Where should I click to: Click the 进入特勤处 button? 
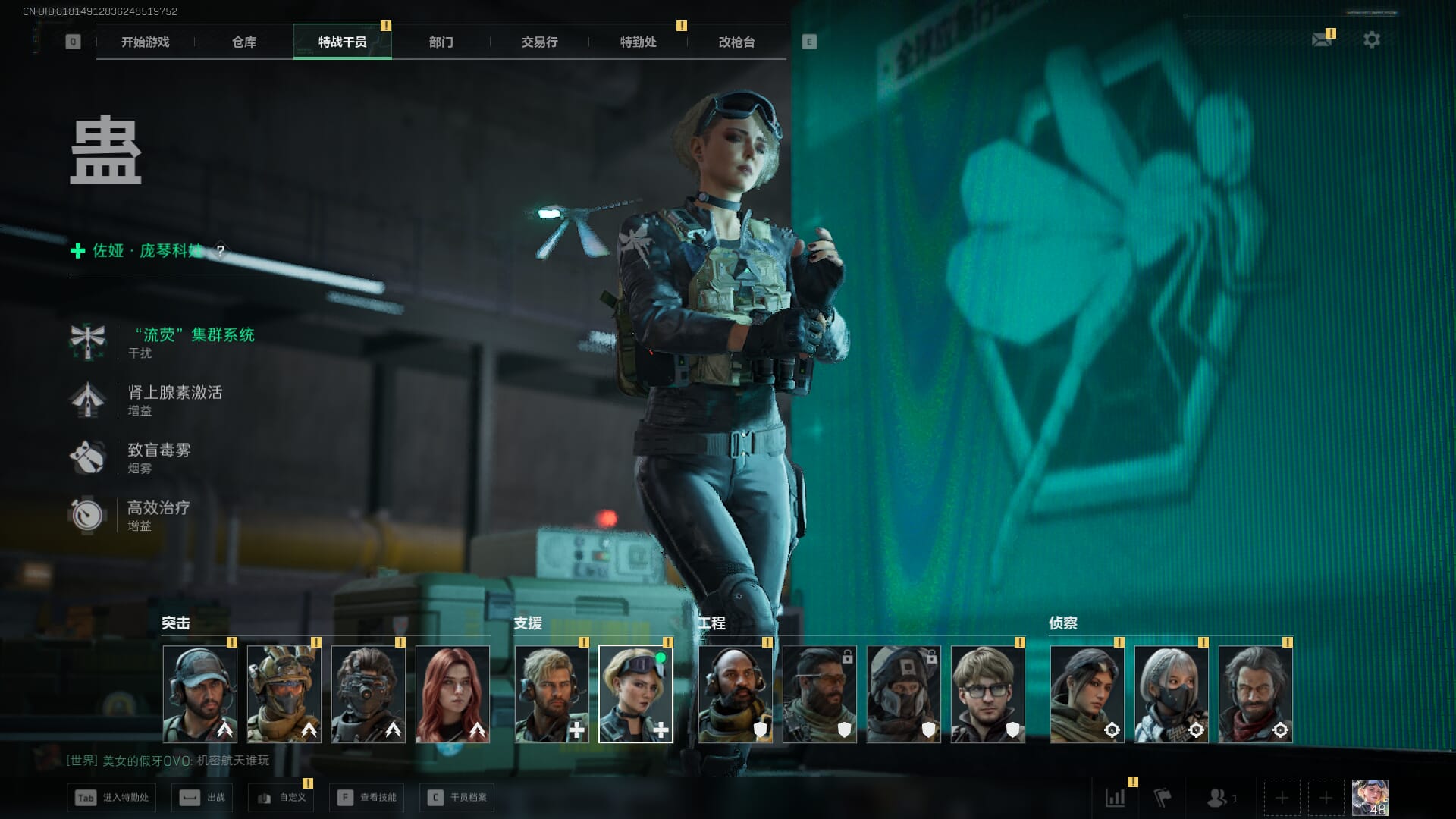point(111,797)
